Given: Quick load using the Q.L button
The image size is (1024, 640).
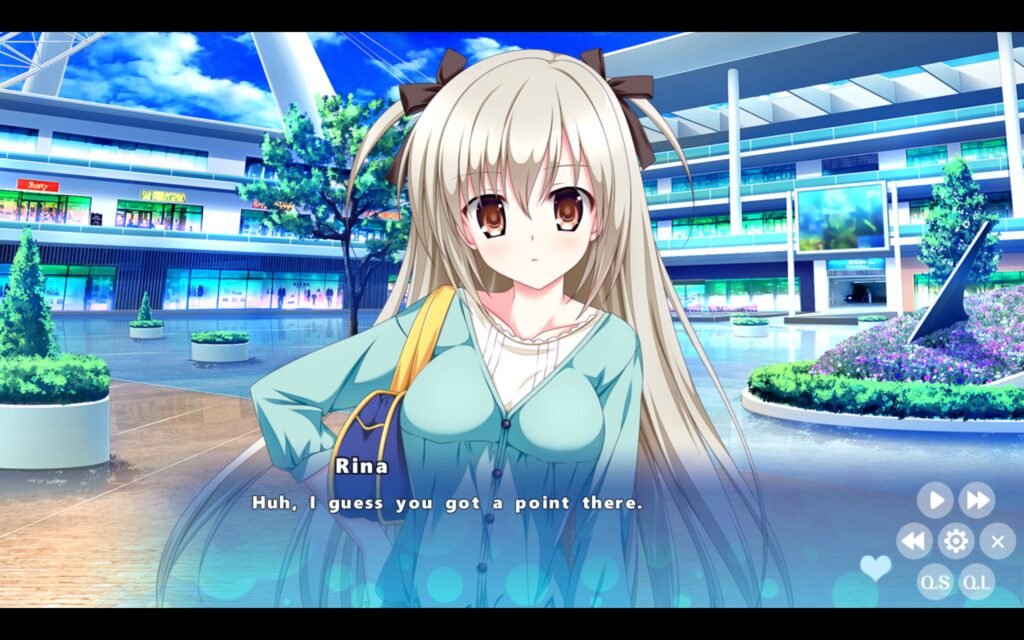Looking at the screenshot, I should pos(977,581).
